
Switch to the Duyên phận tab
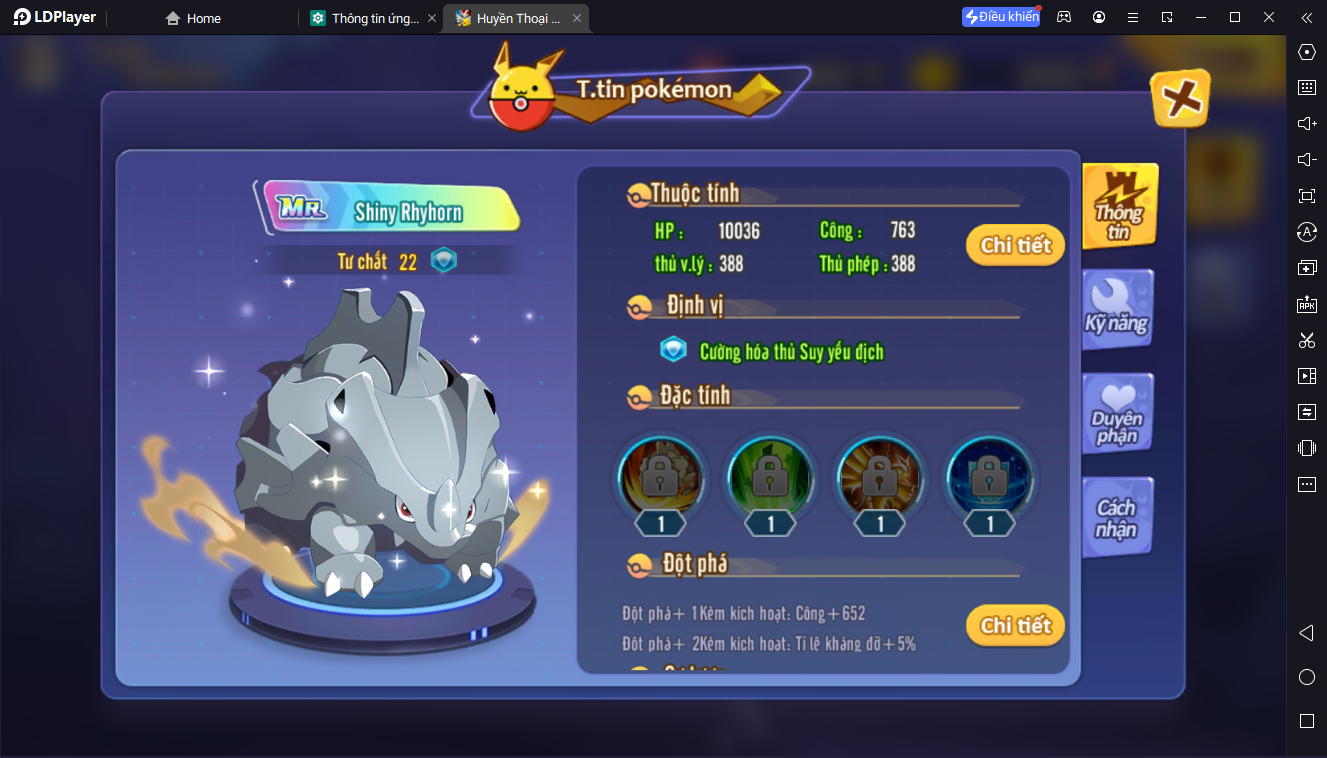pos(1117,412)
